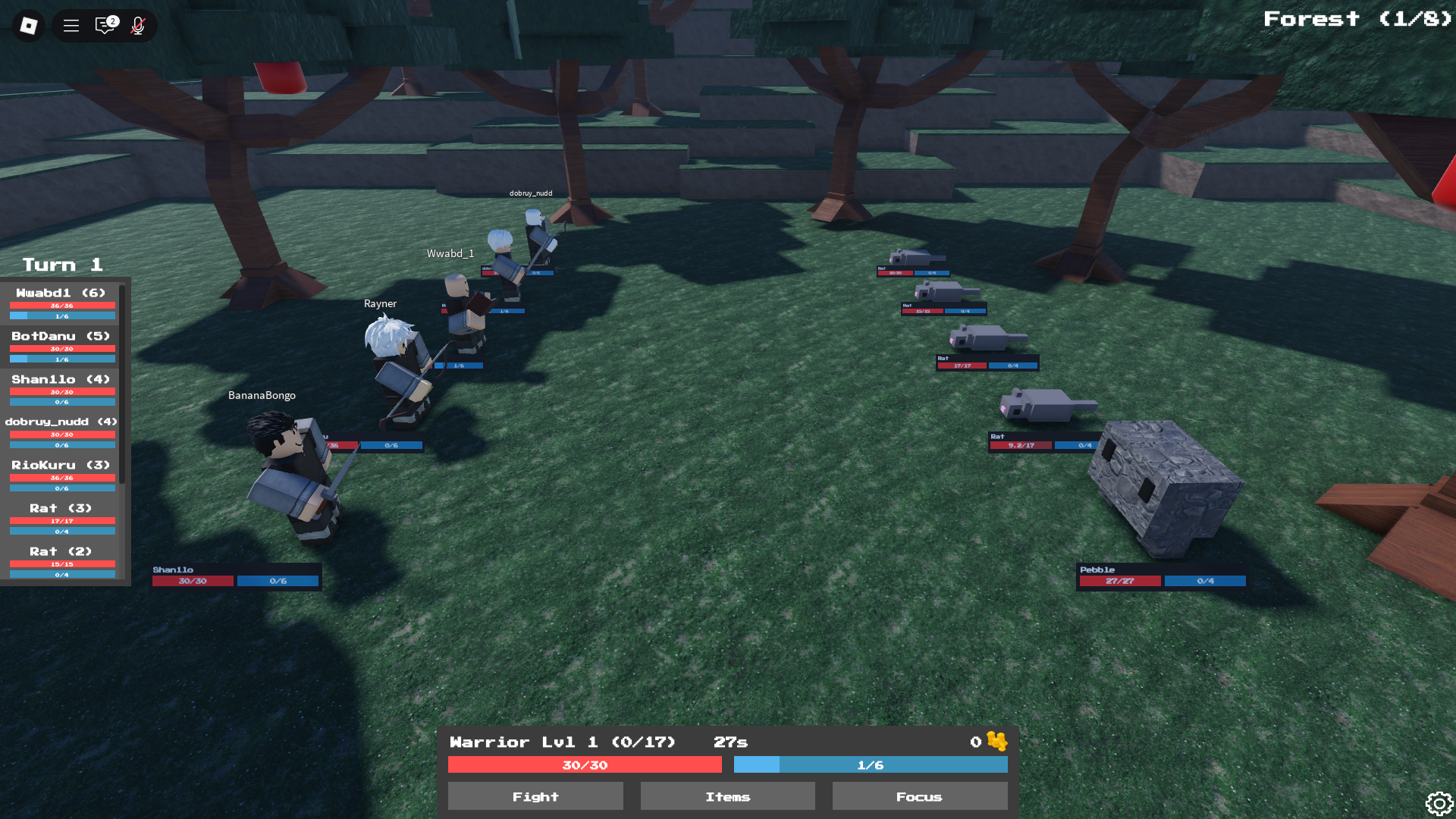Enable Focus mode

[919, 796]
